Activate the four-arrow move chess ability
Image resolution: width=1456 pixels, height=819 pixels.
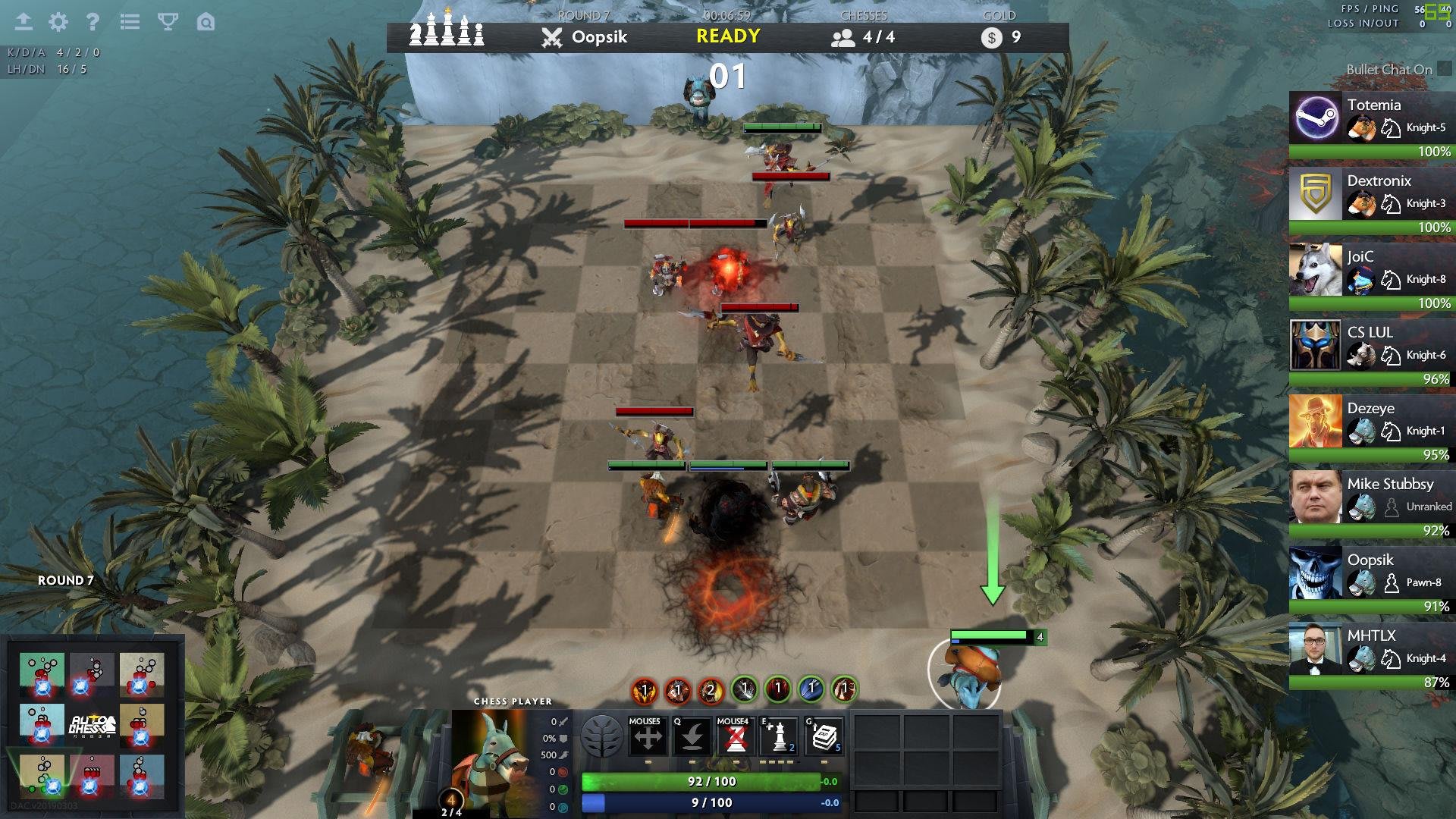pyautogui.click(x=647, y=737)
